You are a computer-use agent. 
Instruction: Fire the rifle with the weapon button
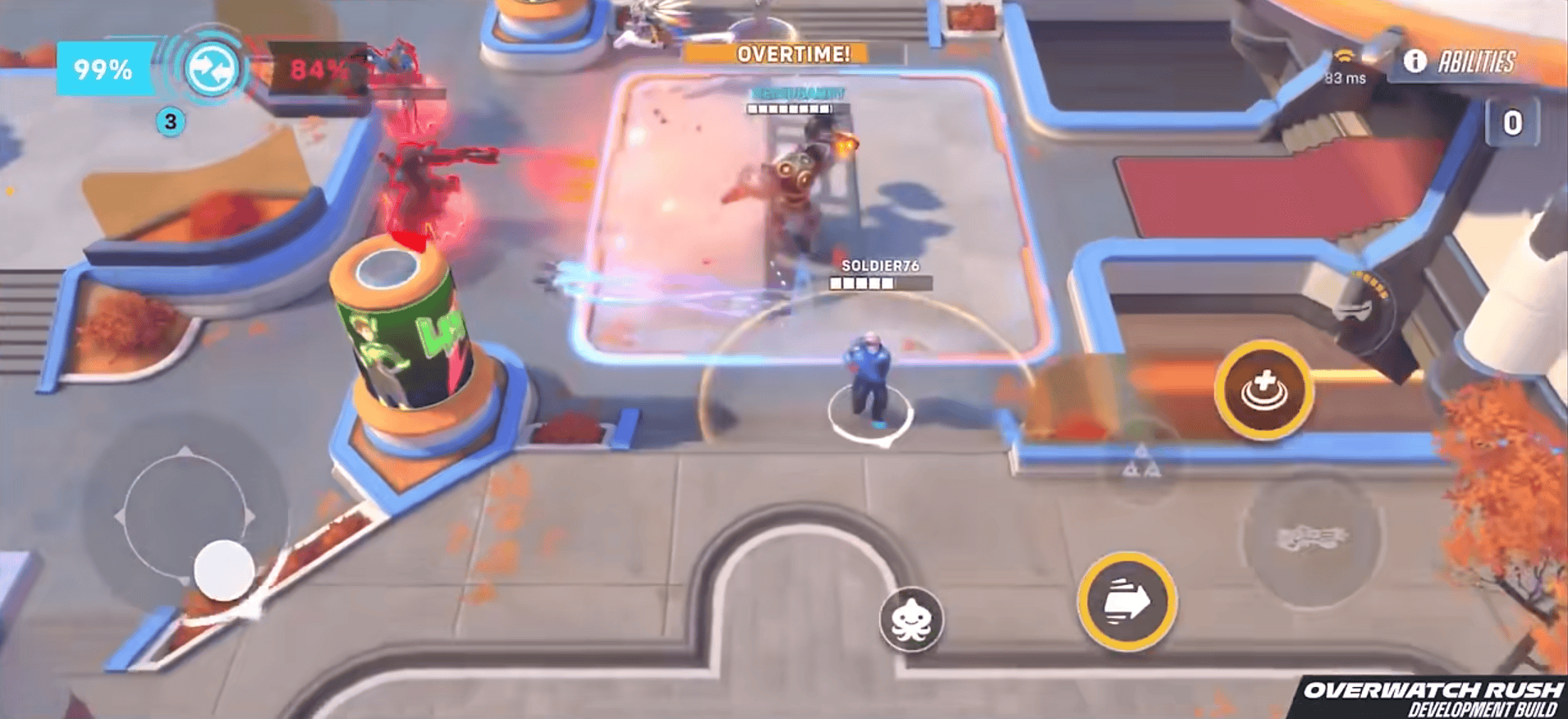[x=1311, y=538]
